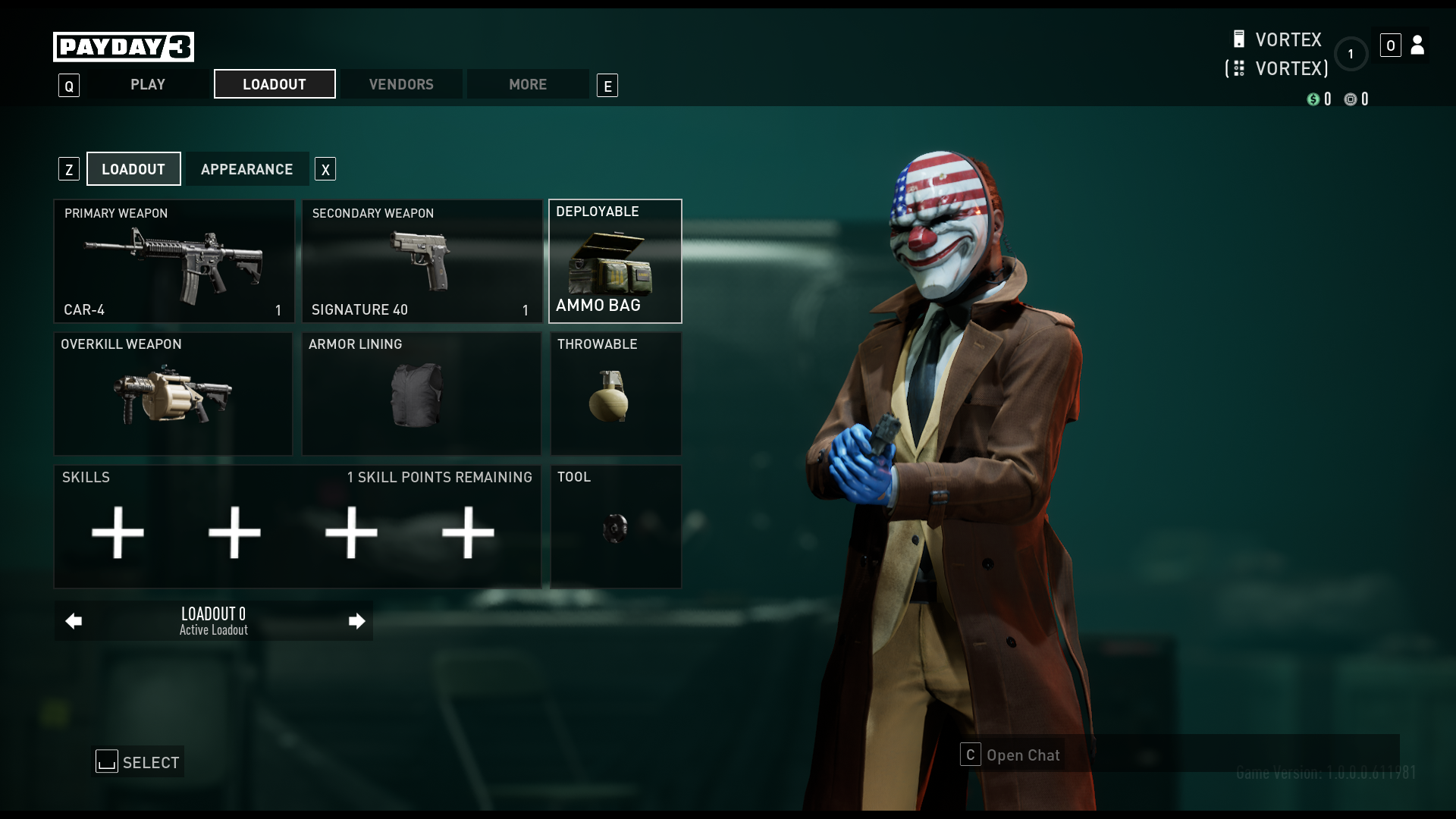1456x819 pixels.
Task: Select the CAR-4 primary weapon
Action: coord(173,261)
